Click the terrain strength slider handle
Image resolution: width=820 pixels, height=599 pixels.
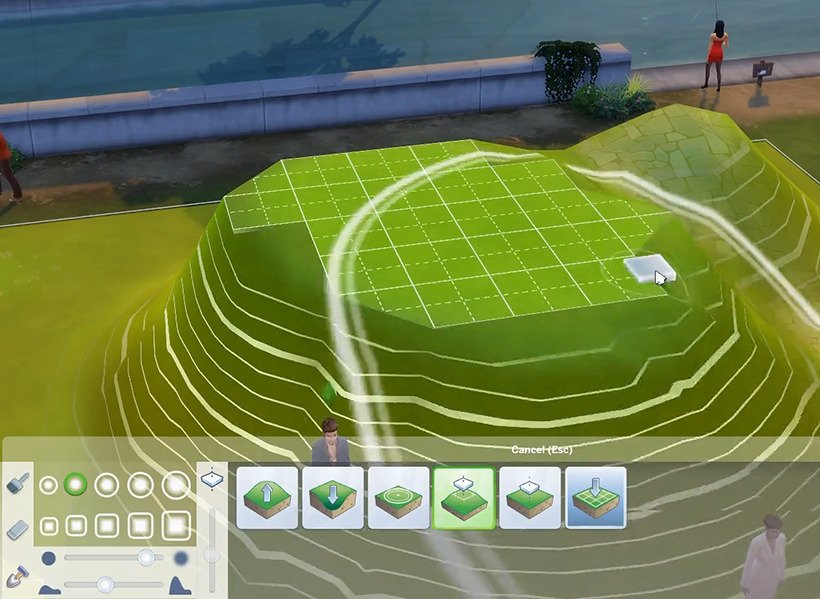pyautogui.click(x=105, y=583)
